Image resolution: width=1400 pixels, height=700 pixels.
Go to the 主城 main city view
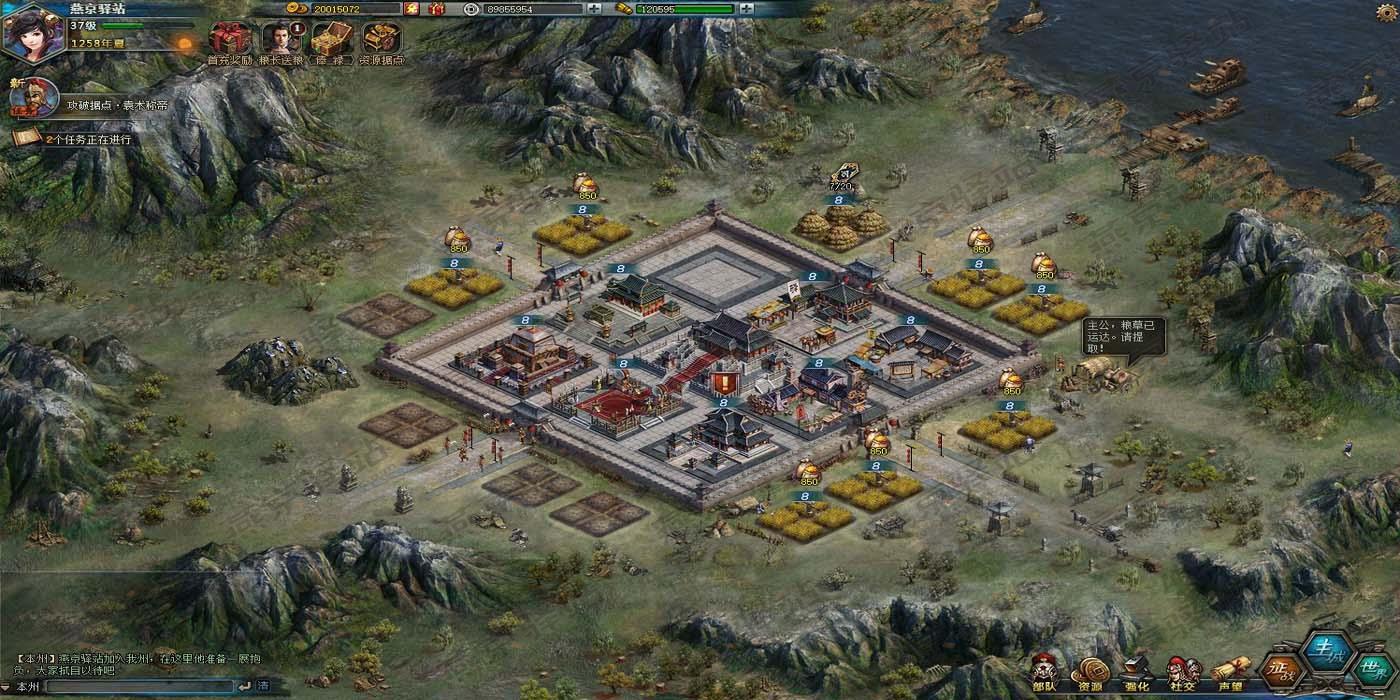[x=1329, y=652]
